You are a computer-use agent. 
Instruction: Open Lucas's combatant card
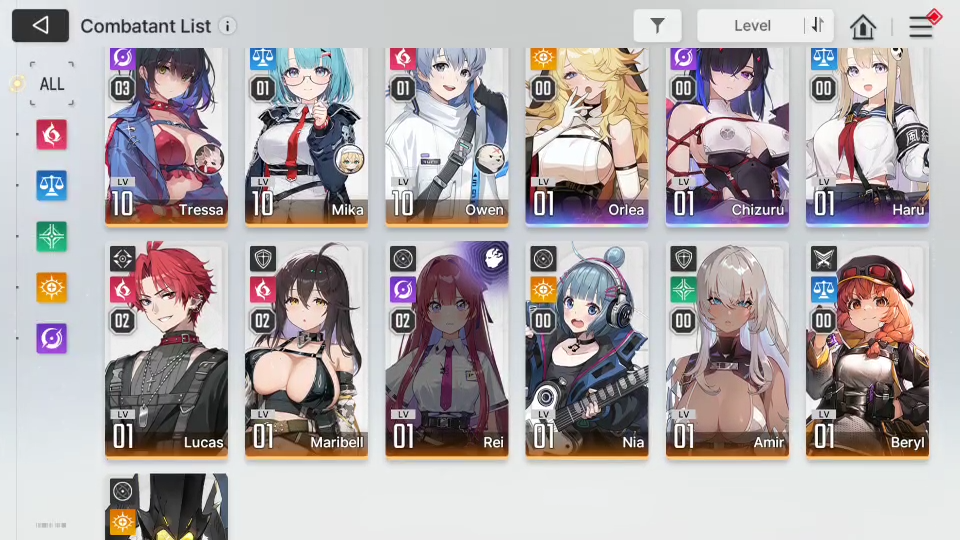[x=167, y=350]
